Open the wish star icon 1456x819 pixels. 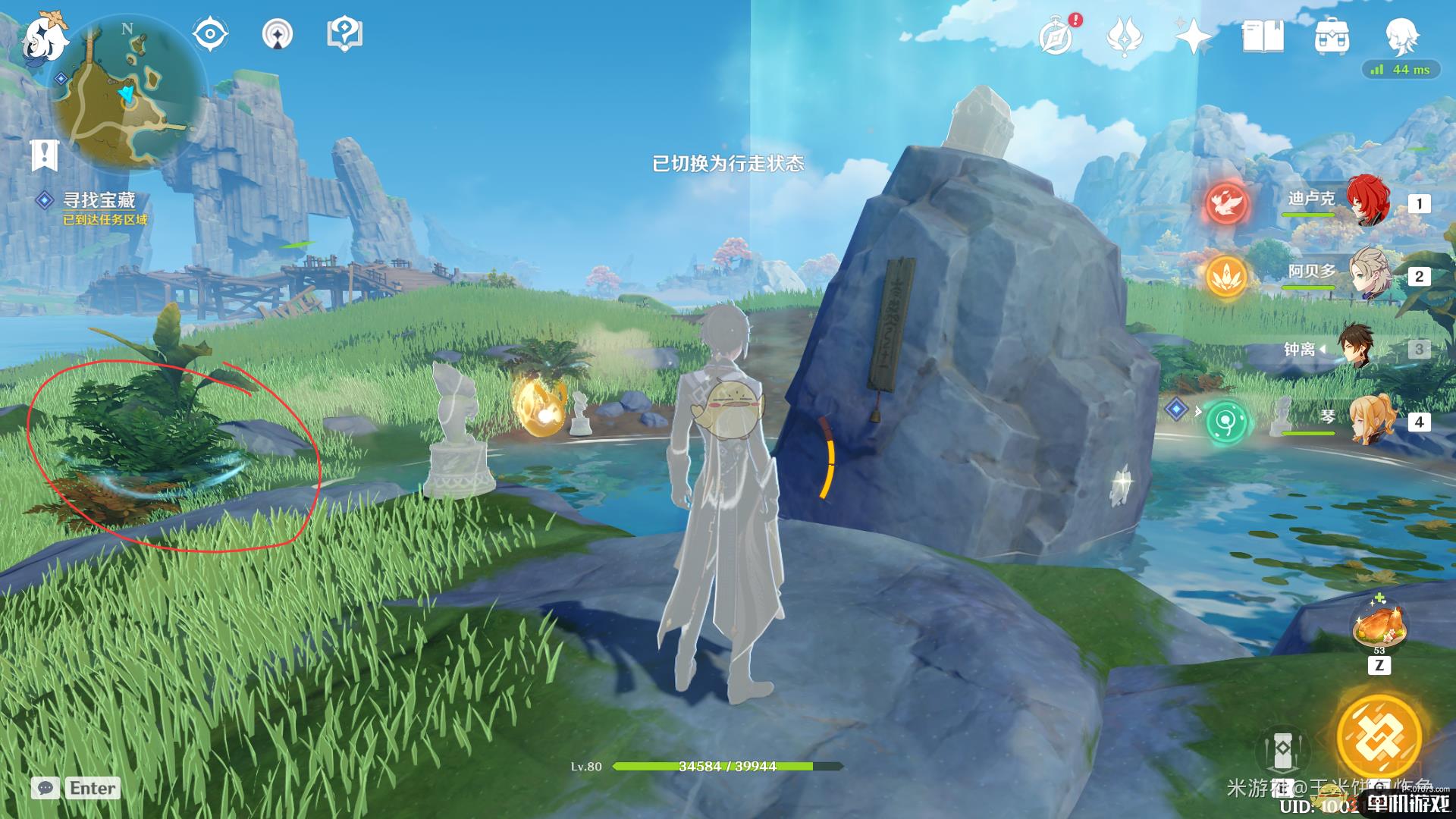(x=1193, y=36)
